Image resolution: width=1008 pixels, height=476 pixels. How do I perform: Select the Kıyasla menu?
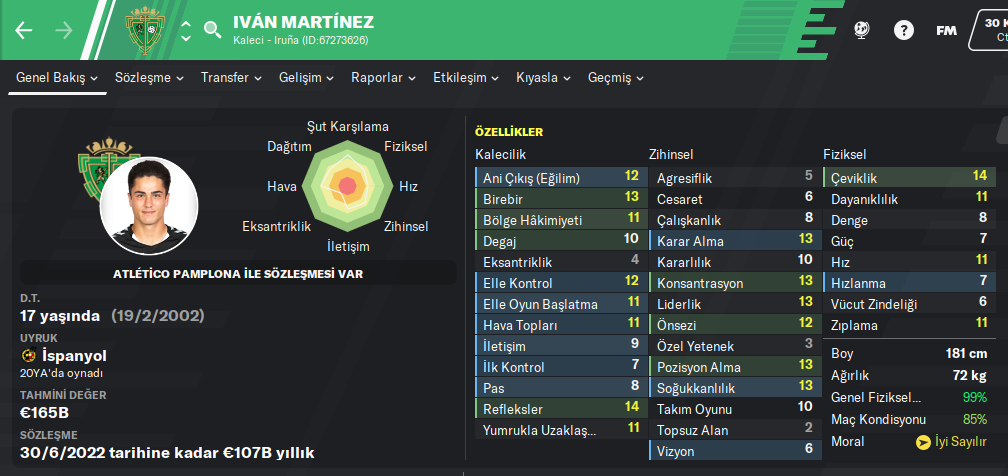point(543,77)
